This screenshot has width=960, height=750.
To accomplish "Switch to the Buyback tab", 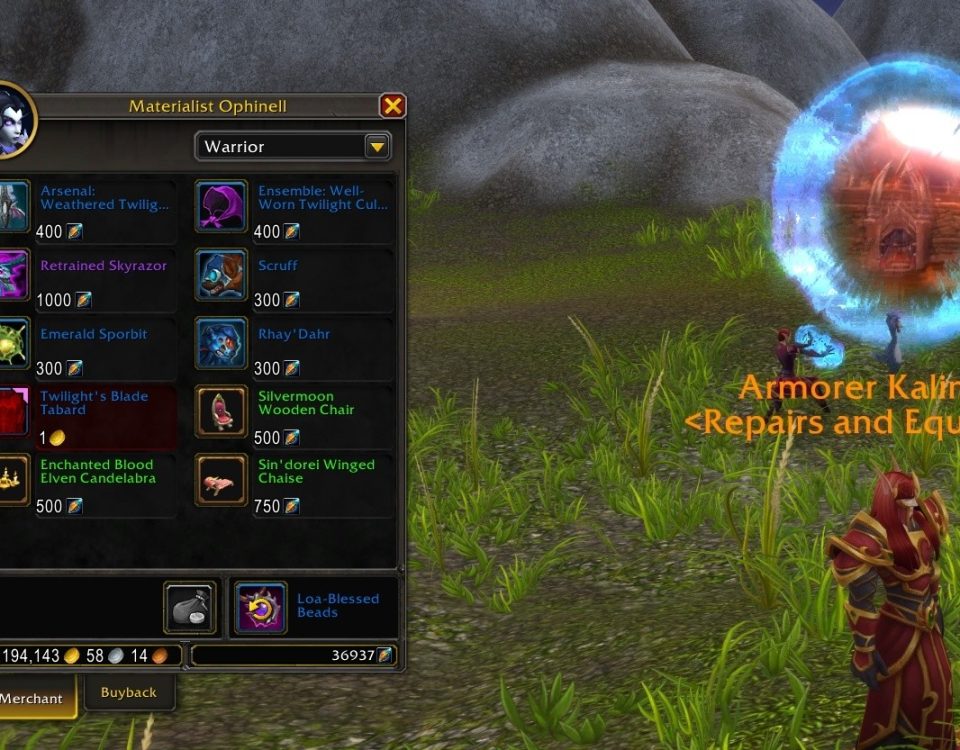I will [129, 692].
